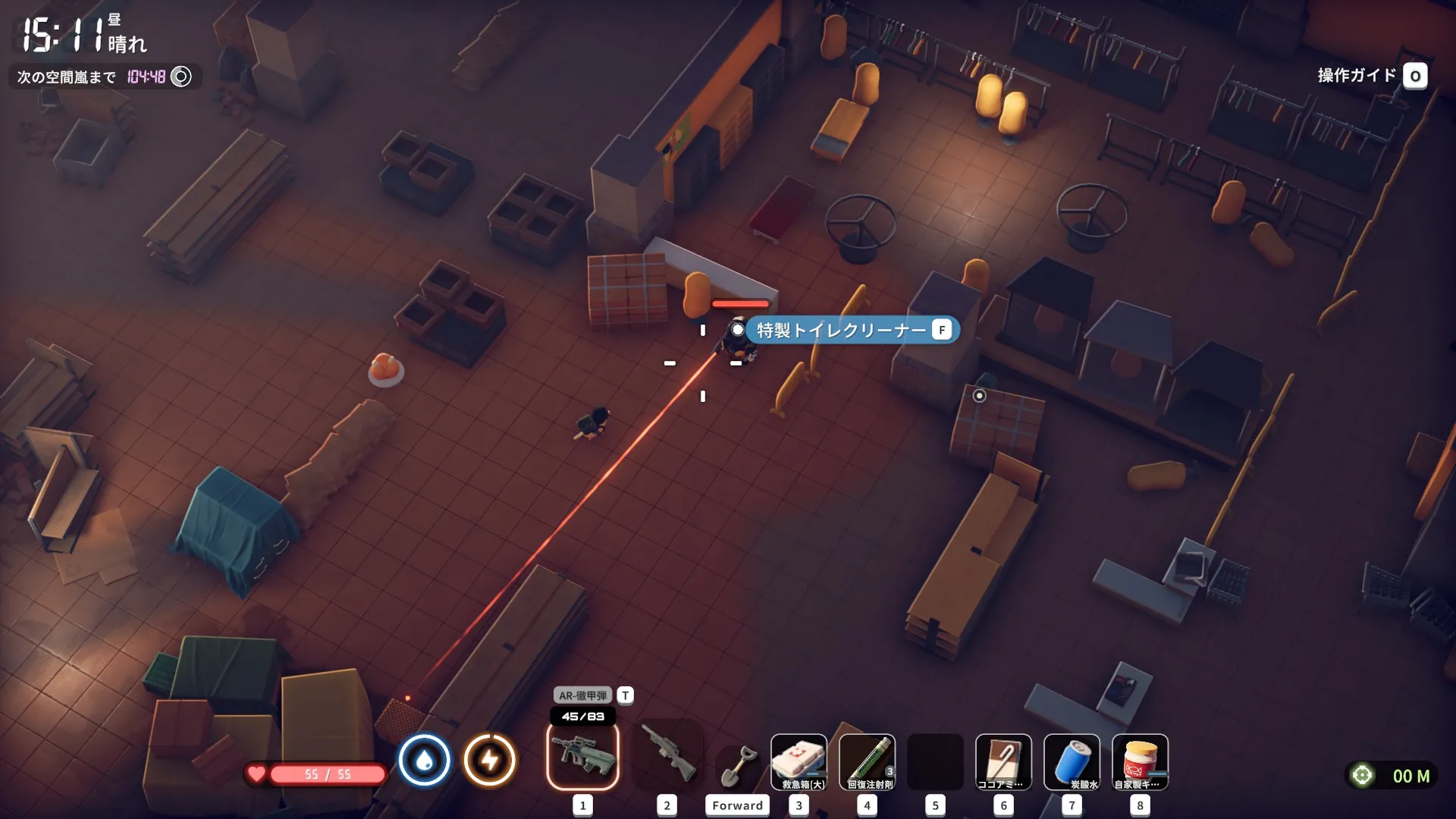The width and height of the screenshot is (1456, 819).
Task: Choose the cocoa milk item slot
Action: click(x=1003, y=761)
